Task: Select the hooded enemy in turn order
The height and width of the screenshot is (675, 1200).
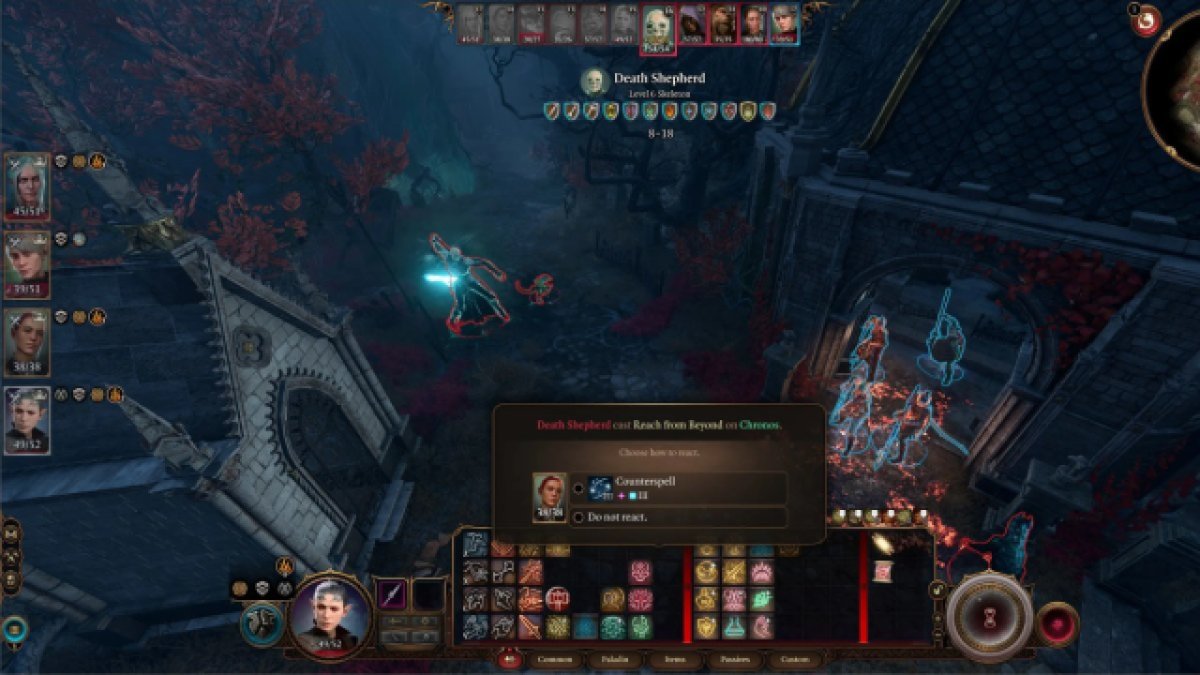Action: click(x=692, y=24)
